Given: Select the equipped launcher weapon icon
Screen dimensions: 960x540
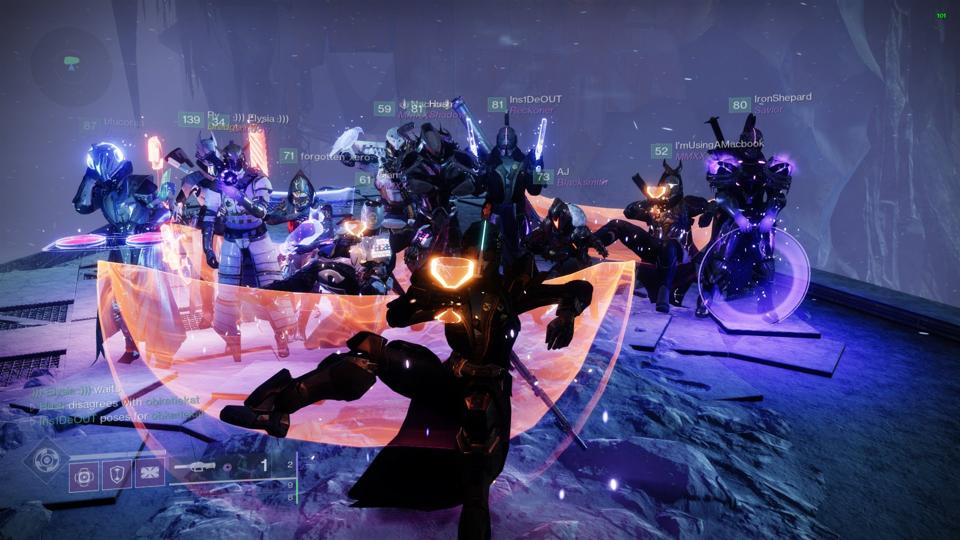Looking at the screenshot, I should click(x=196, y=466).
